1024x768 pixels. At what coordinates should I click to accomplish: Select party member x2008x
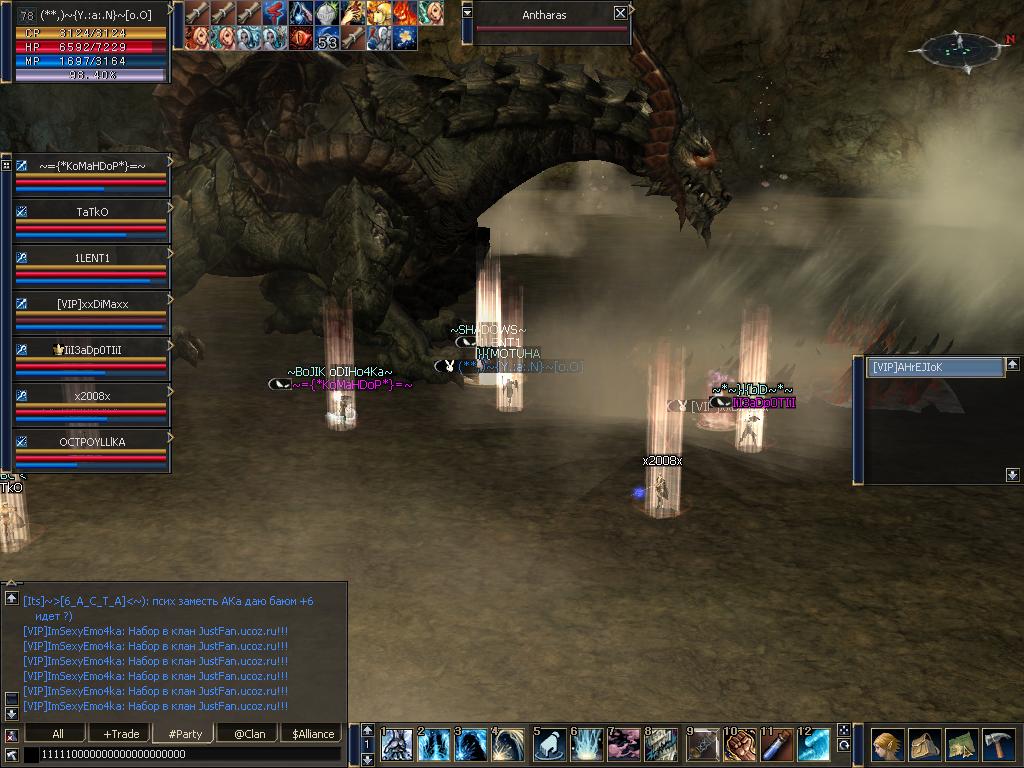coord(92,397)
